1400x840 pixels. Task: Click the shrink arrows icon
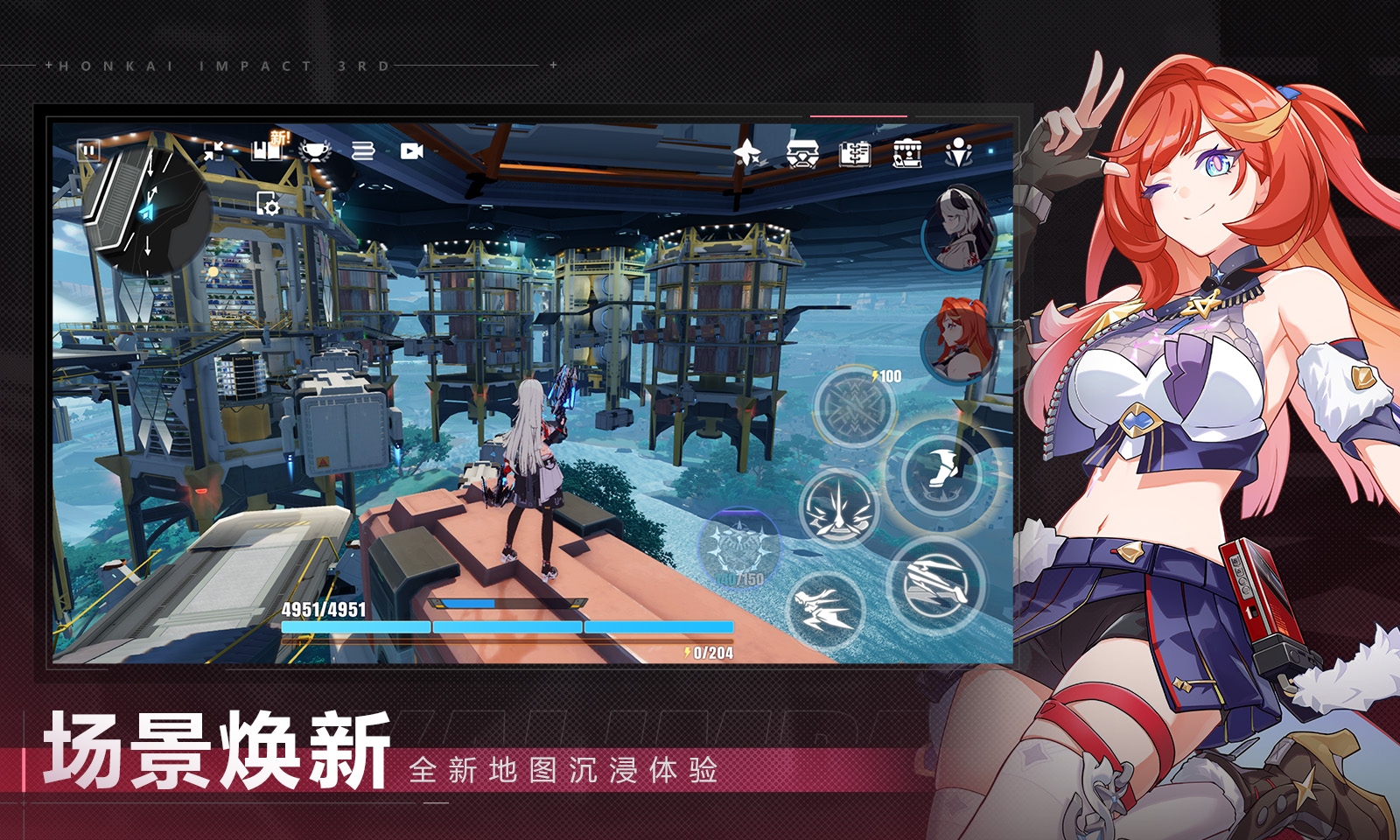(213, 151)
